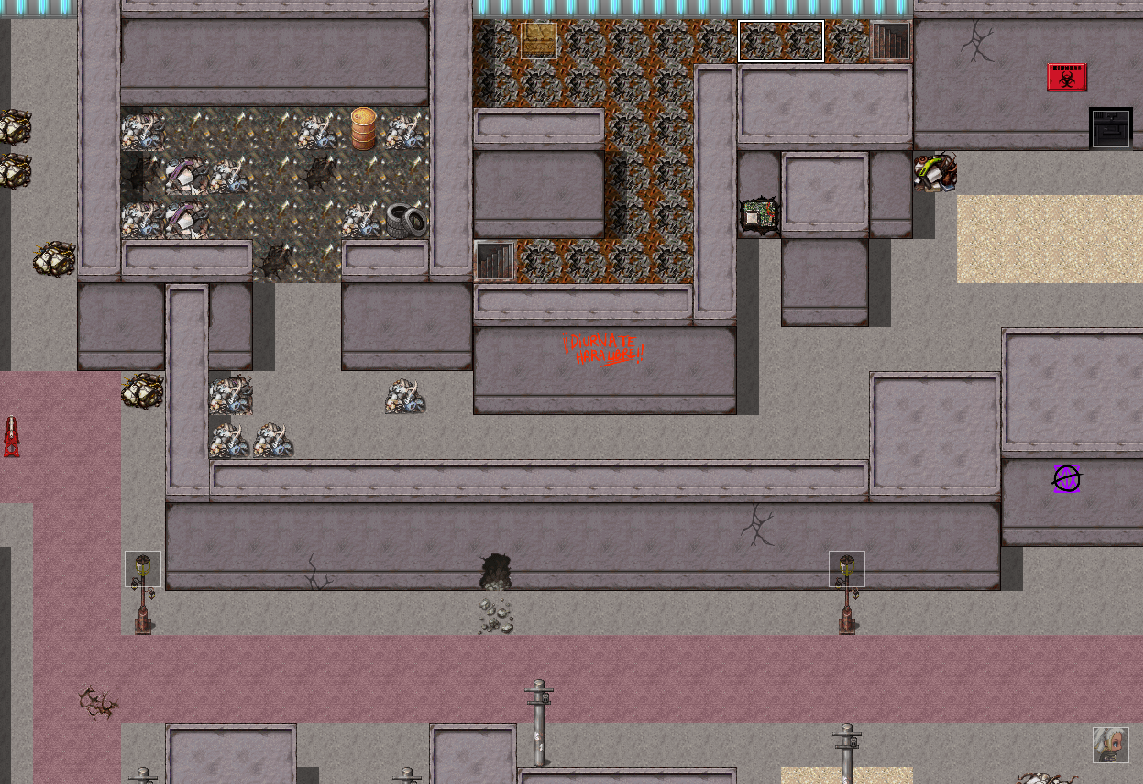Click the white-outlined tile selection cursor

point(780,41)
